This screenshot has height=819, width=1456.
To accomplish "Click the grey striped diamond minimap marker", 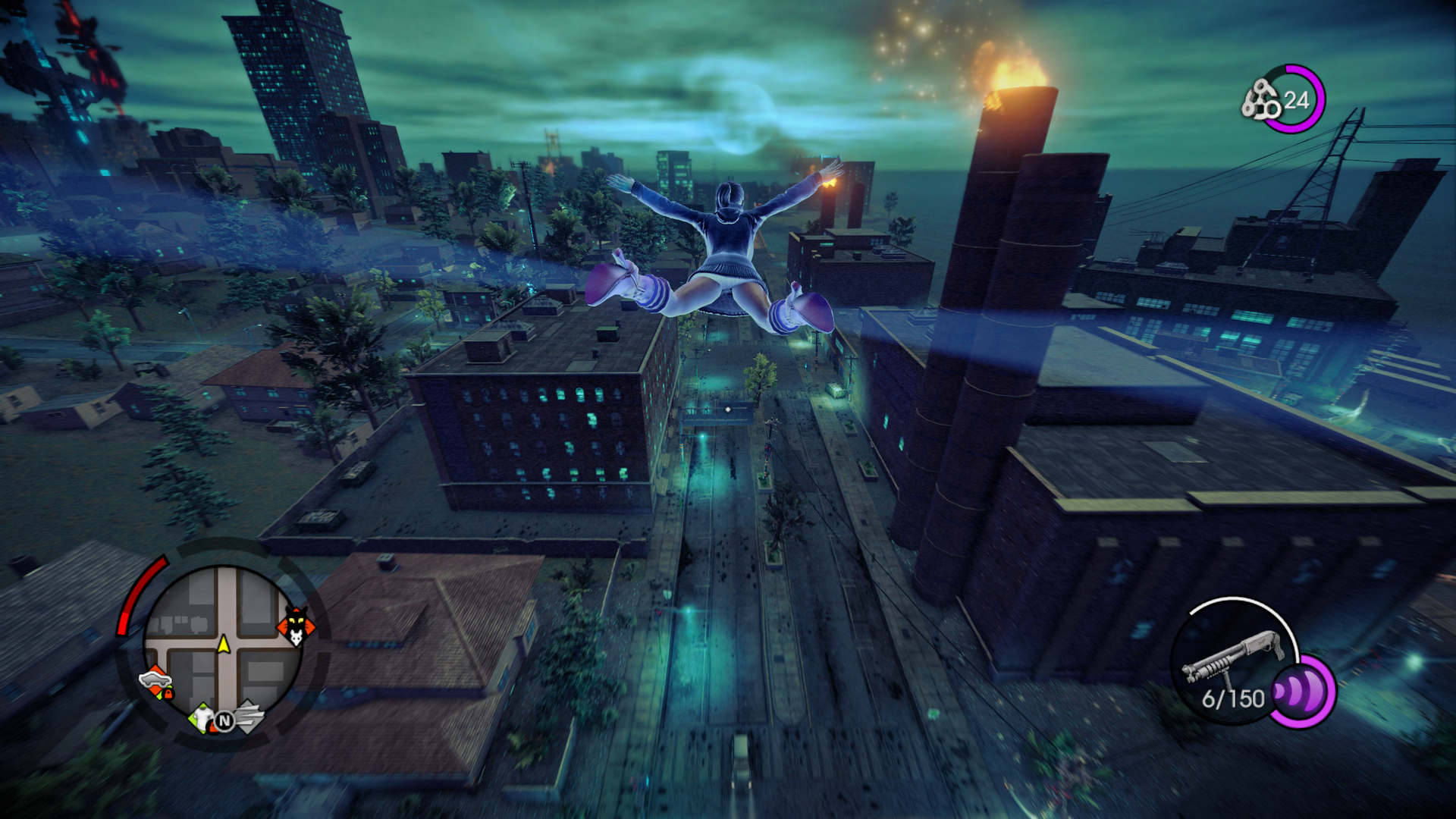I will pos(248,717).
